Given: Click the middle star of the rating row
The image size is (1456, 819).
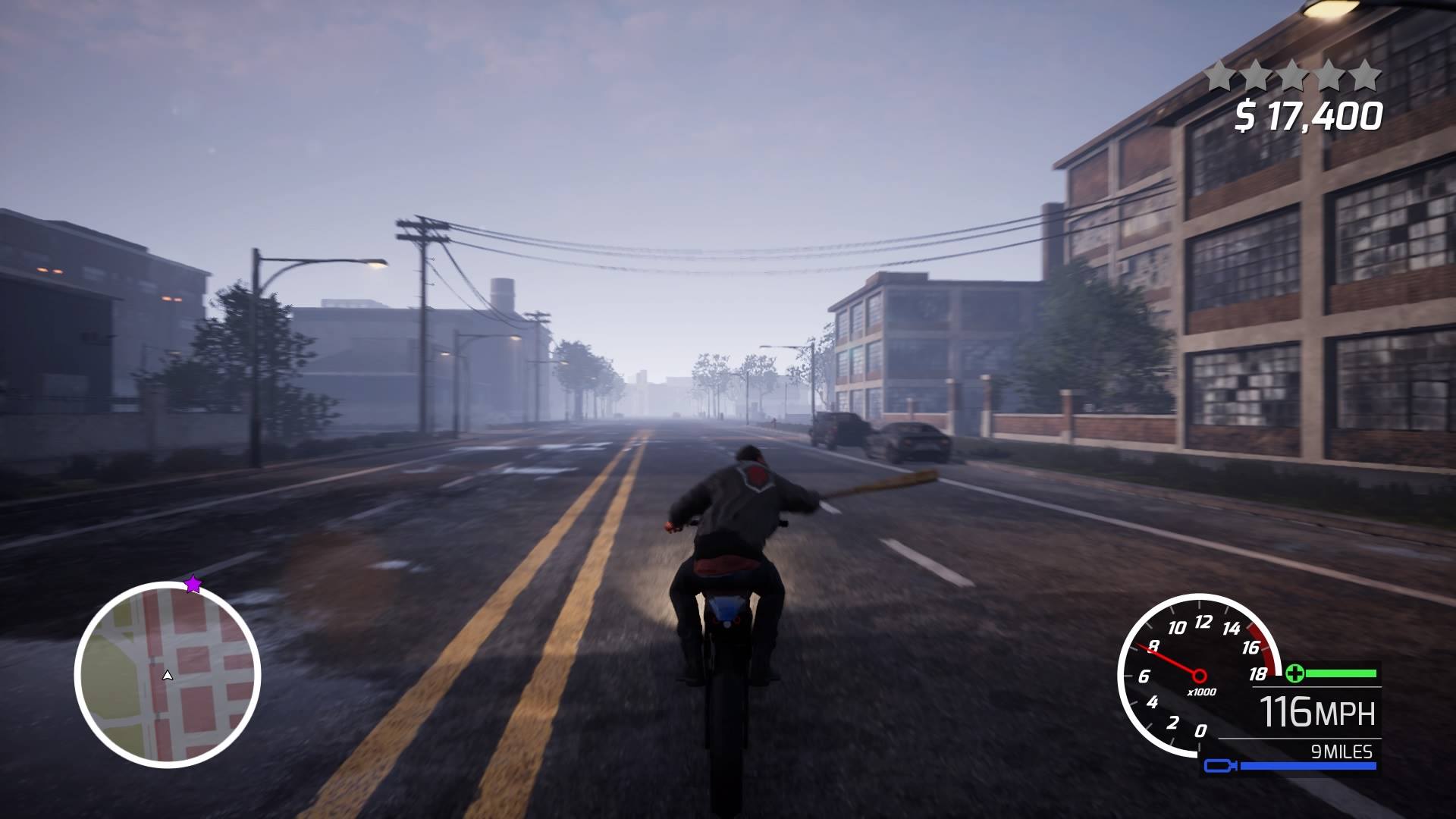Looking at the screenshot, I should click(1292, 74).
